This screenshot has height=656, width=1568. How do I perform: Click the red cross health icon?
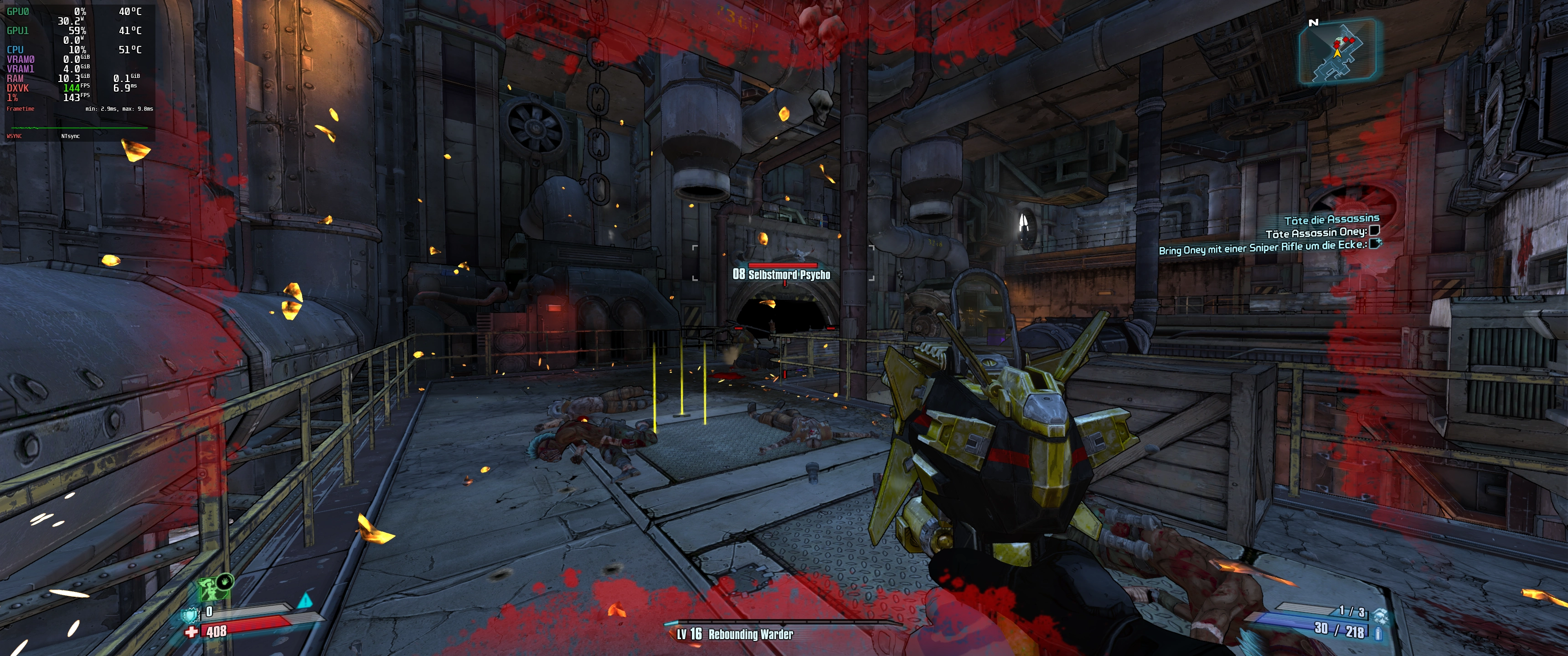[x=192, y=632]
